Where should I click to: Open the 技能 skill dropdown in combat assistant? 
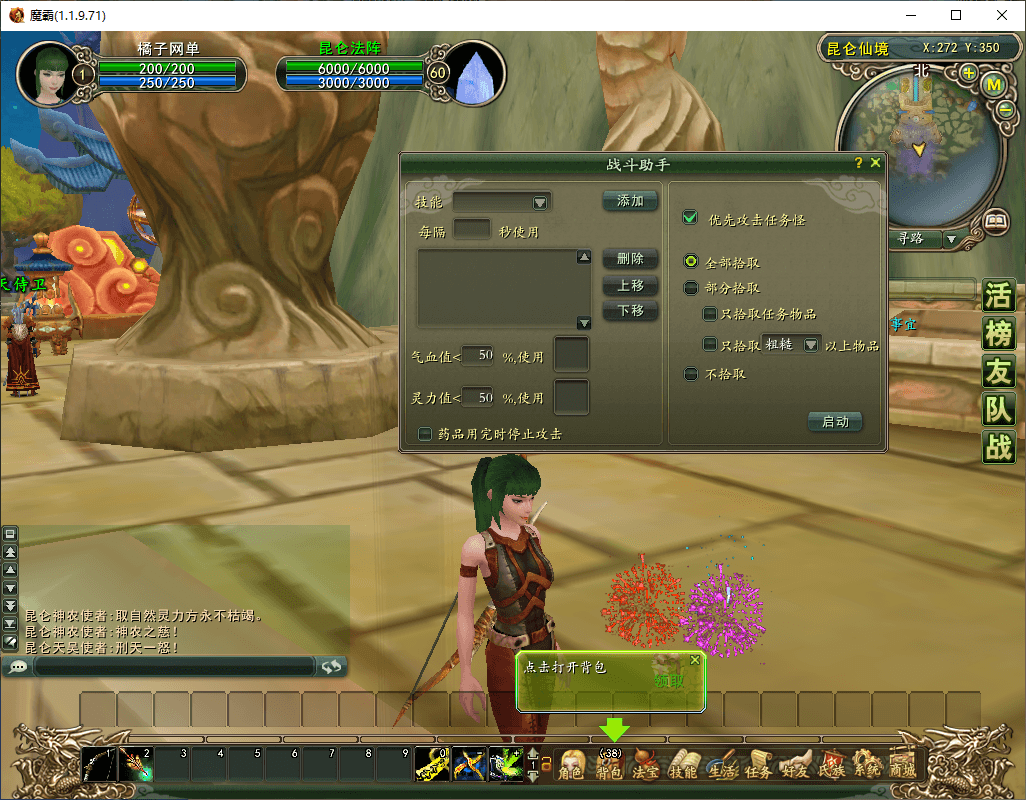click(540, 203)
